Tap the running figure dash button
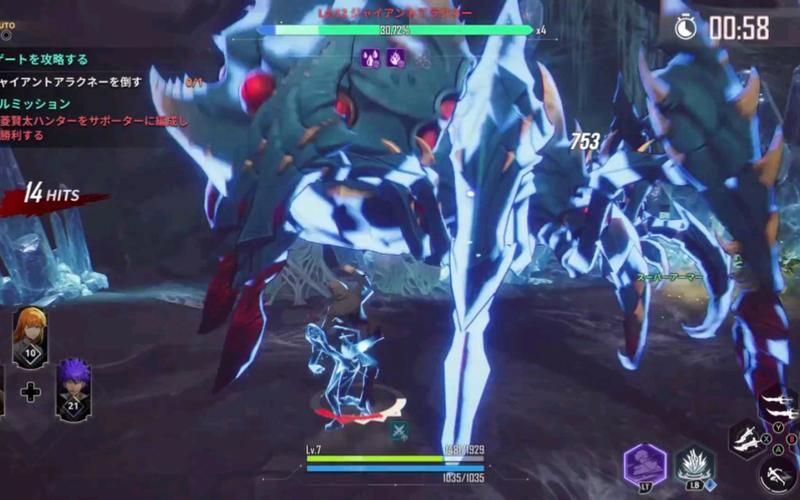The width and height of the screenshot is (800, 500). click(x=777, y=473)
